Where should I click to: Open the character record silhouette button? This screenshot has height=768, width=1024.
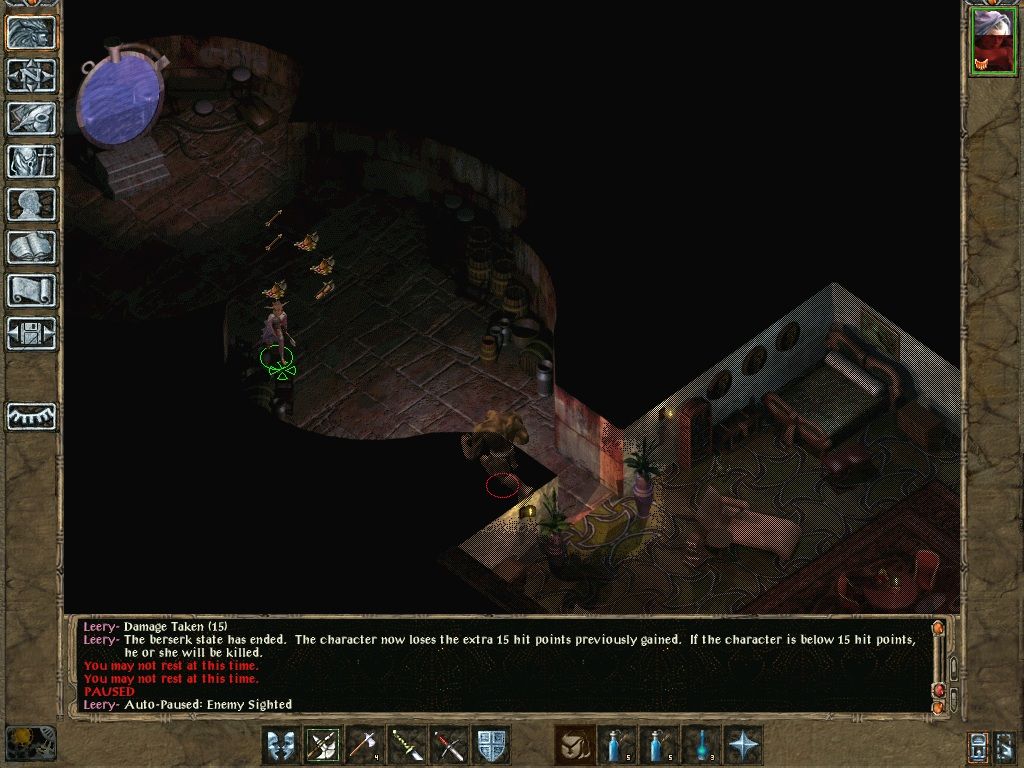pyautogui.click(x=32, y=204)
